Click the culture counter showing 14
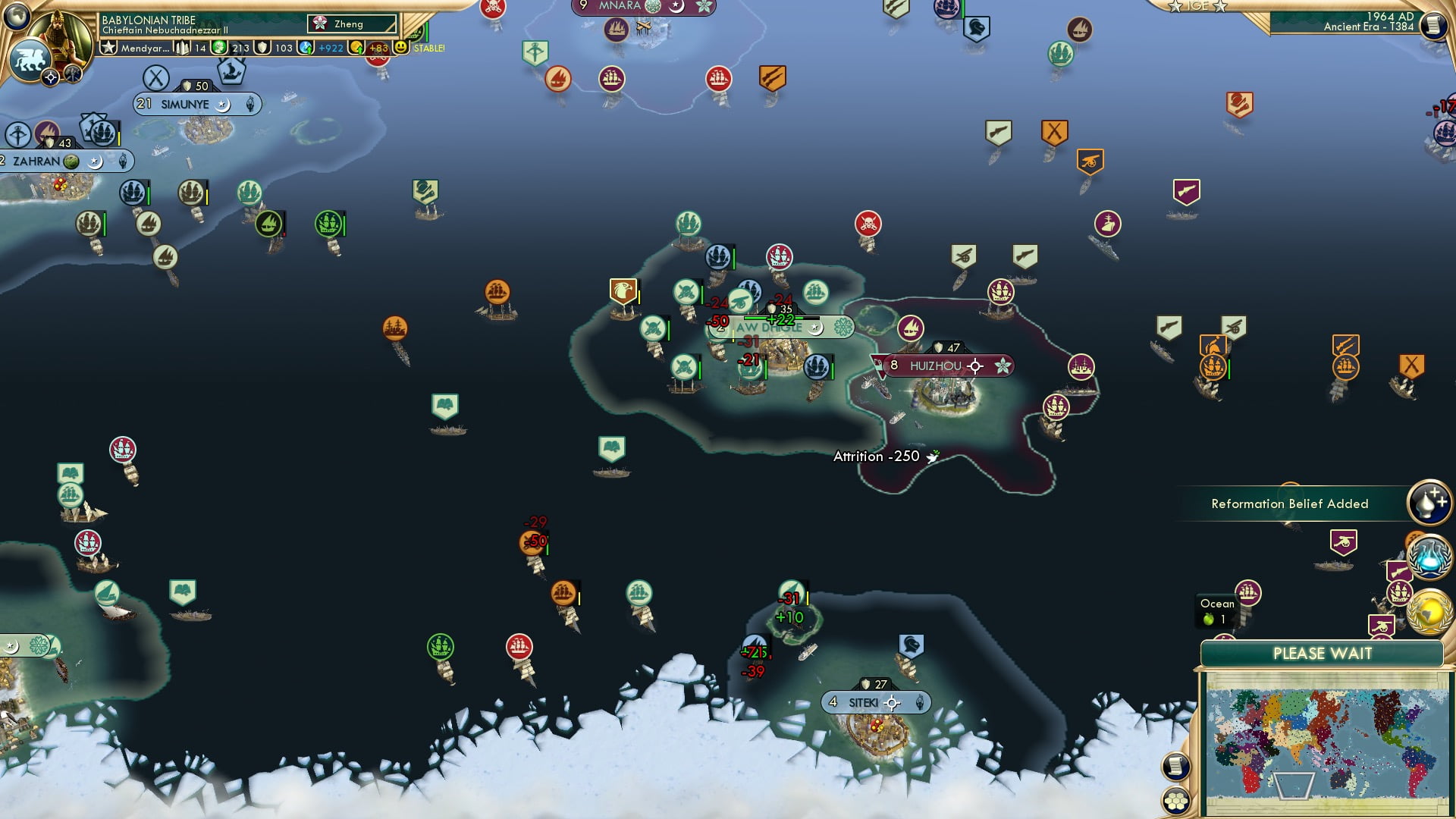This screenshot has width=1456, height=819. click(182, 47)
